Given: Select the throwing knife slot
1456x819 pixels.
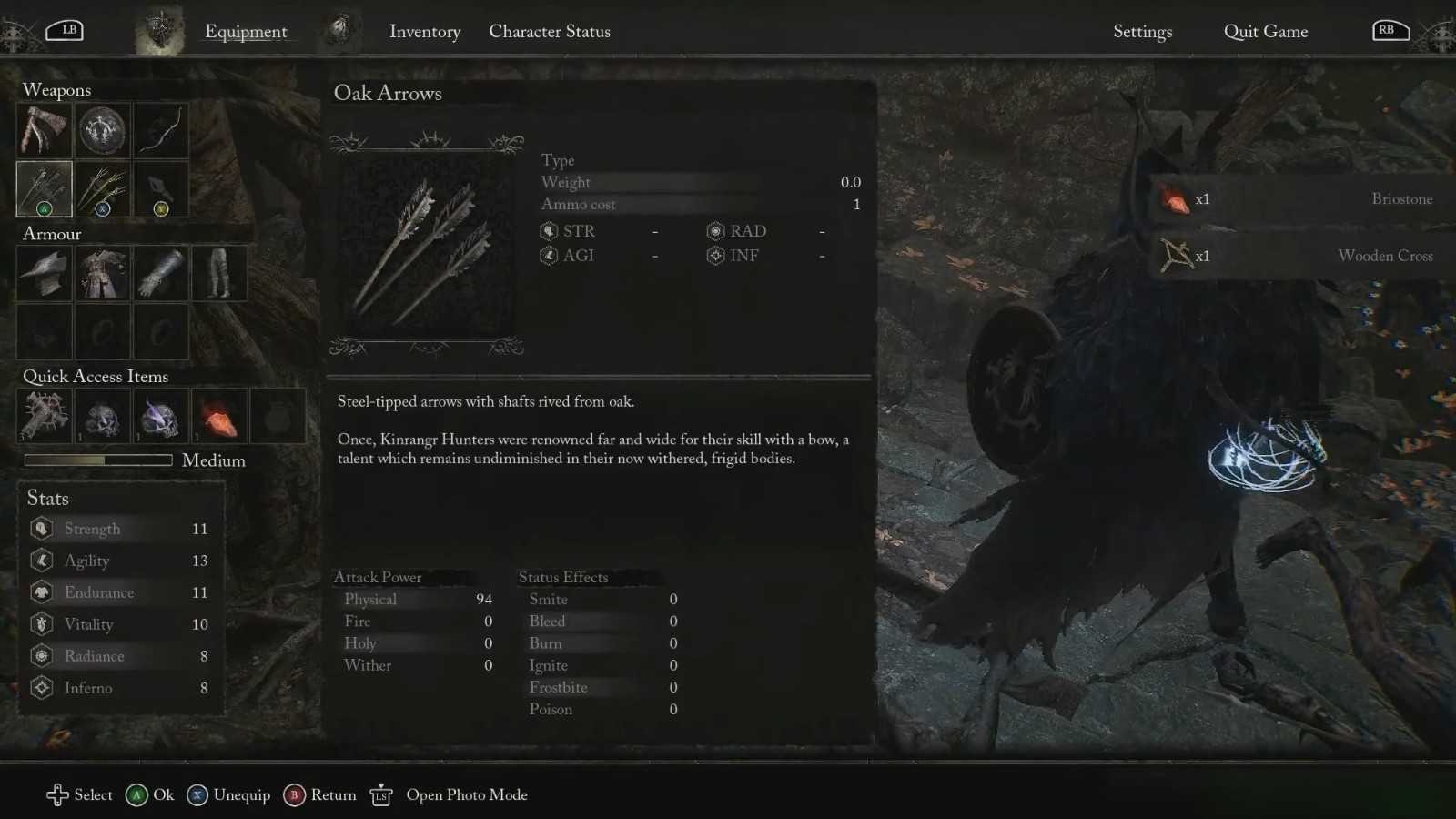Looking at the screenshot, I should click(x=160, y=188).
